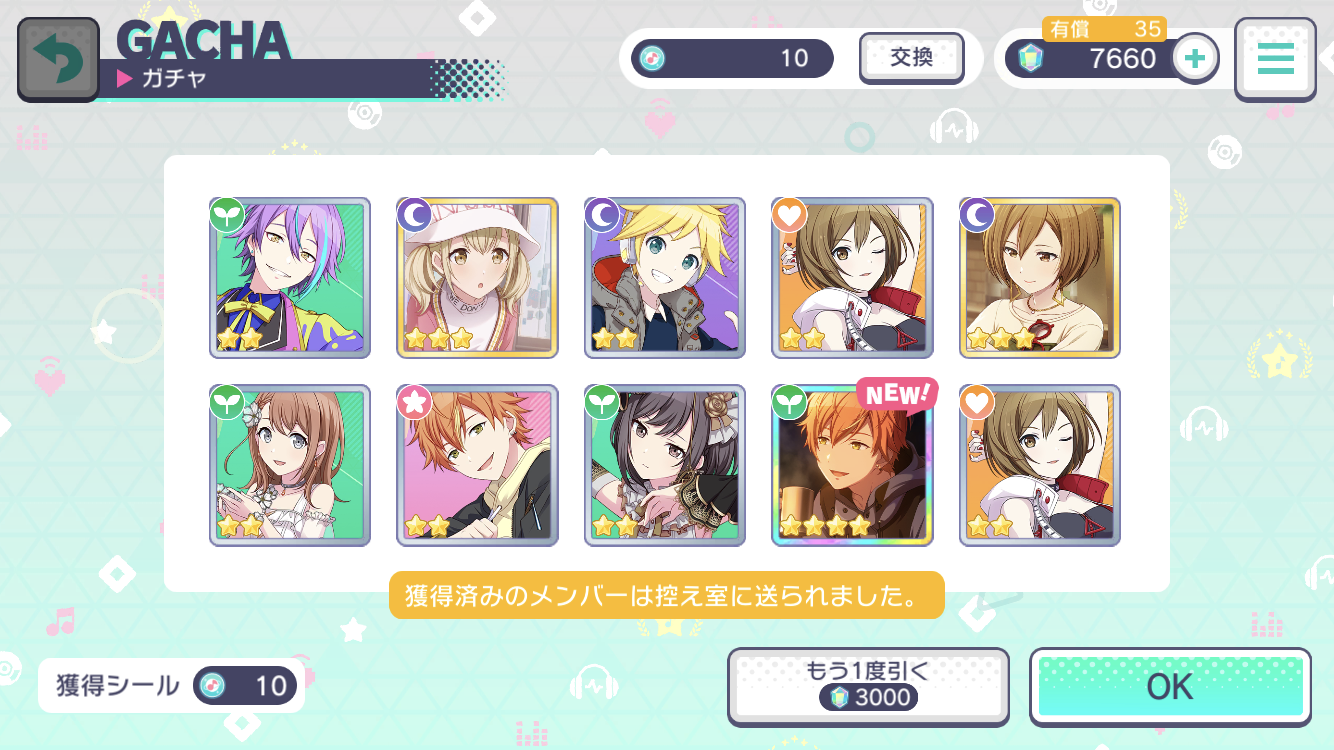View the orange-haired boy's pink two-star card

click(477, 465)
